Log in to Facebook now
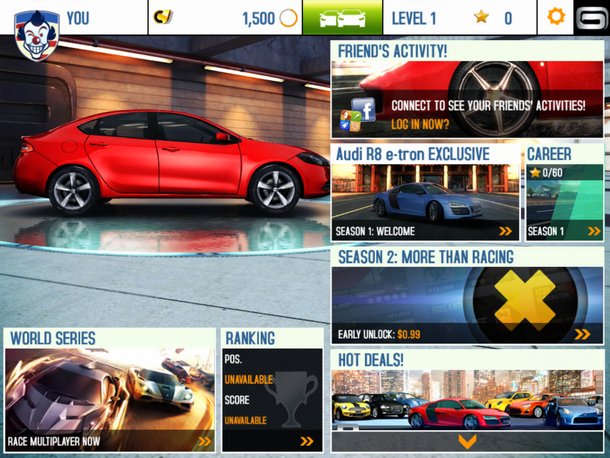 pos(420,125)
